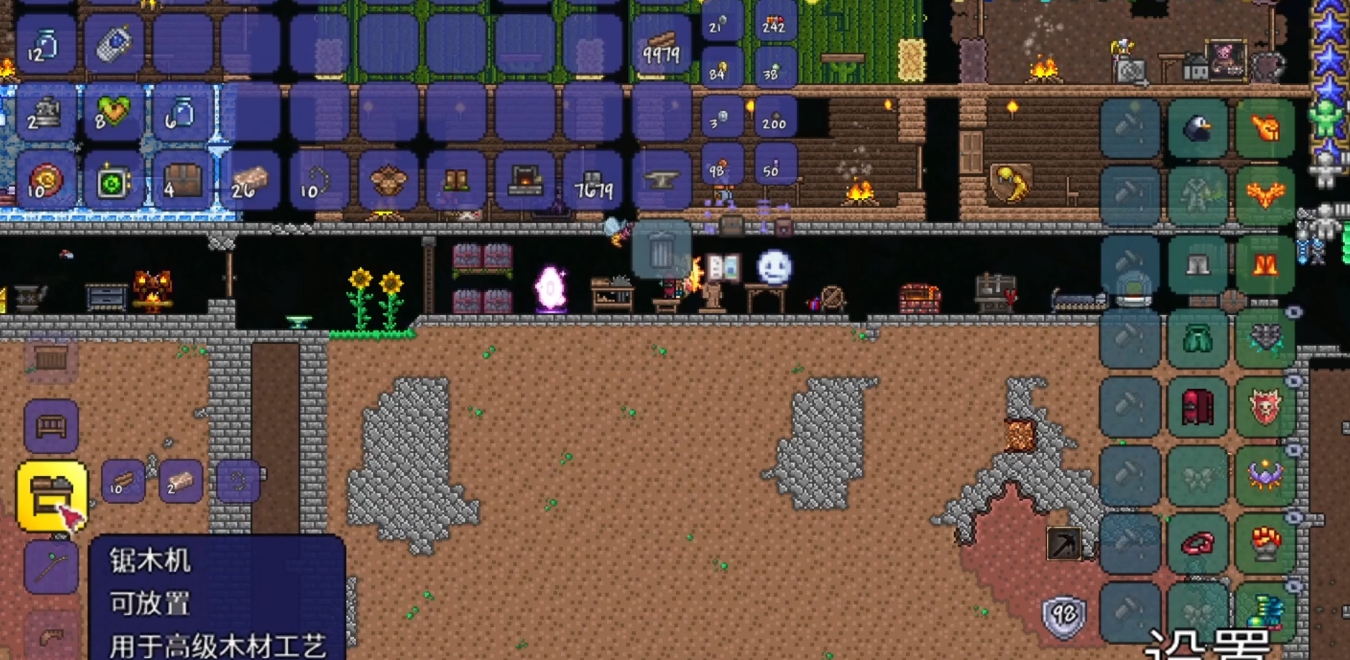Image resolution: width=1350 pixels, height=660 pixels.
Task: Click the iron bar ingredient showing 2
Action: pyautogui.click(x=181, y=481)
